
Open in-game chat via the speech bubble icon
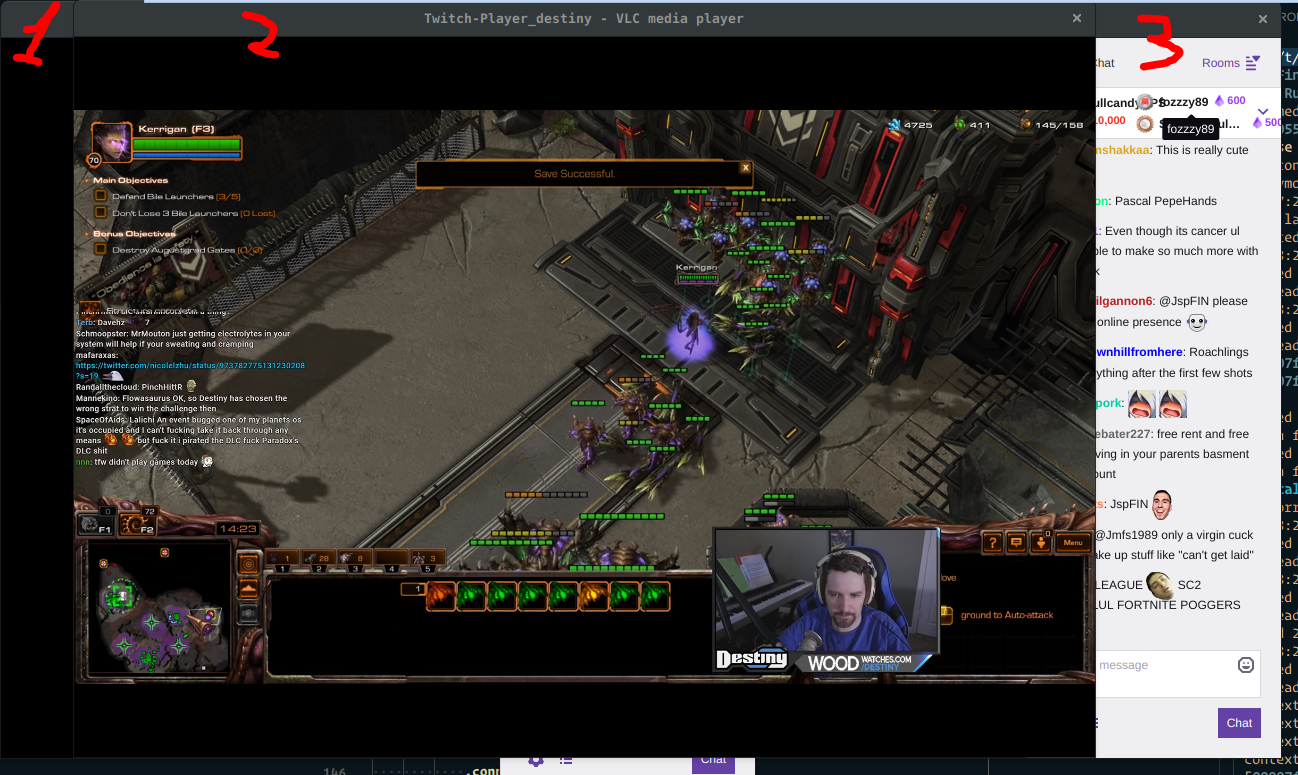coord(1015,542)
